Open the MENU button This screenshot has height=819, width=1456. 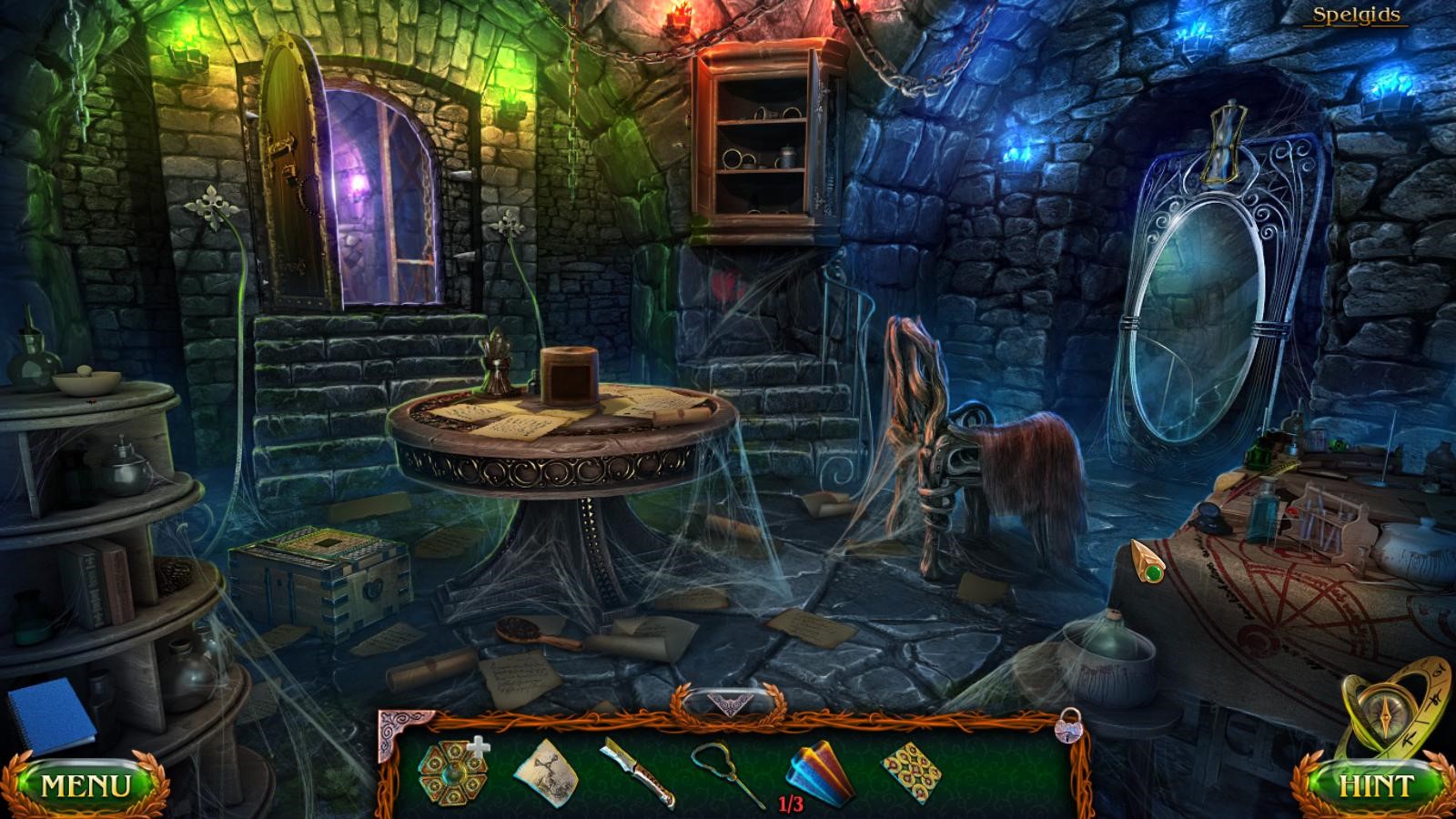tap(86, 785)
